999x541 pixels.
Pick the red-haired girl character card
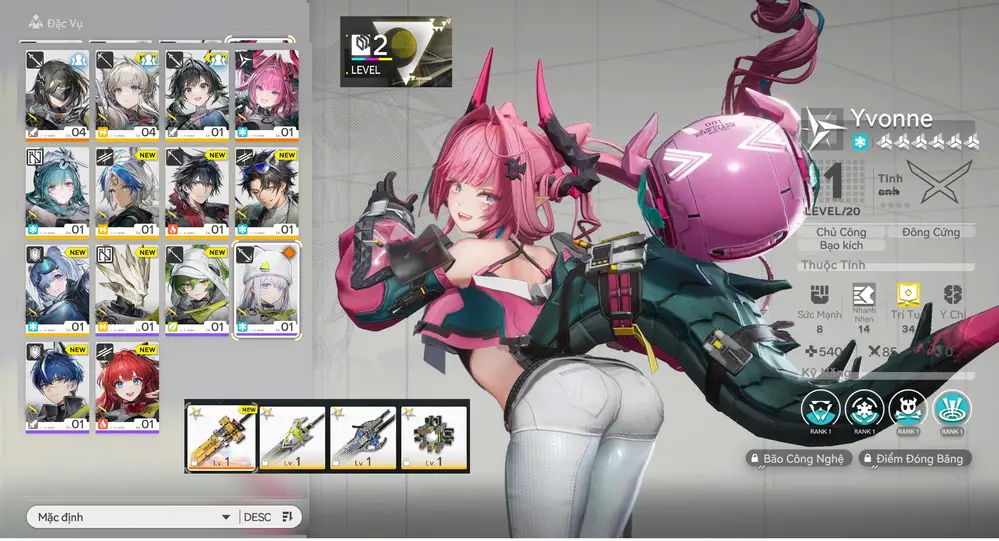pyautogui.click(x=127, y=387)
